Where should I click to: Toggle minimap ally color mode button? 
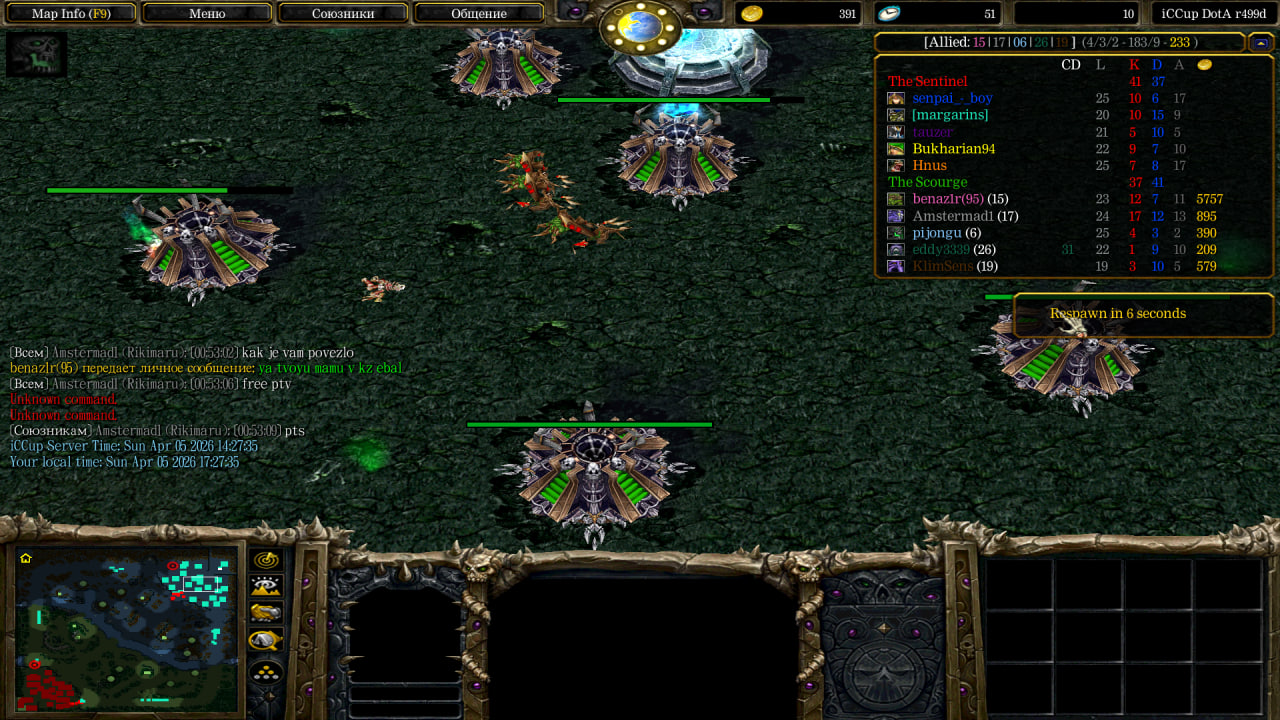tap(266, 613)
